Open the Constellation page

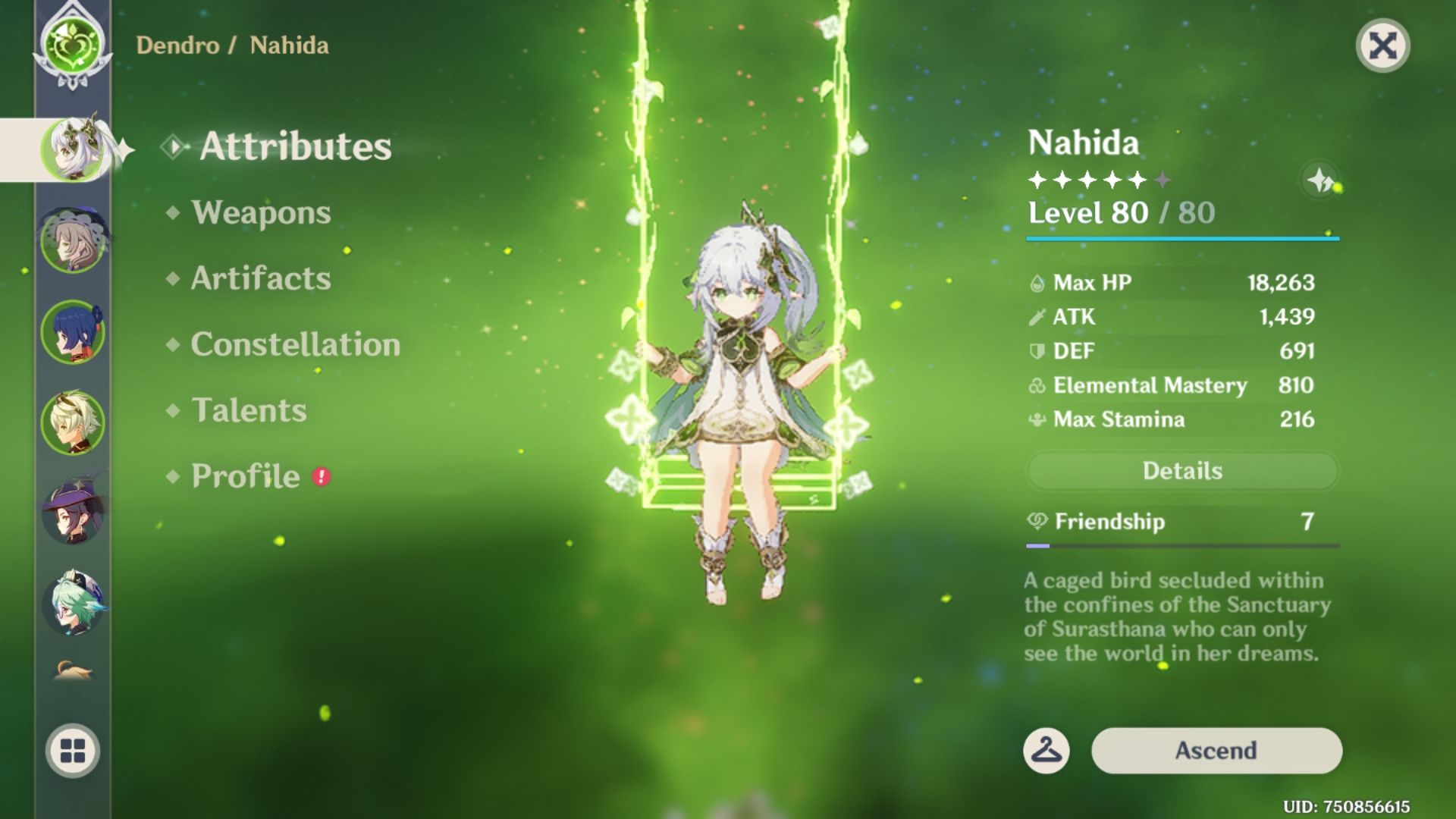pos(296,345)
